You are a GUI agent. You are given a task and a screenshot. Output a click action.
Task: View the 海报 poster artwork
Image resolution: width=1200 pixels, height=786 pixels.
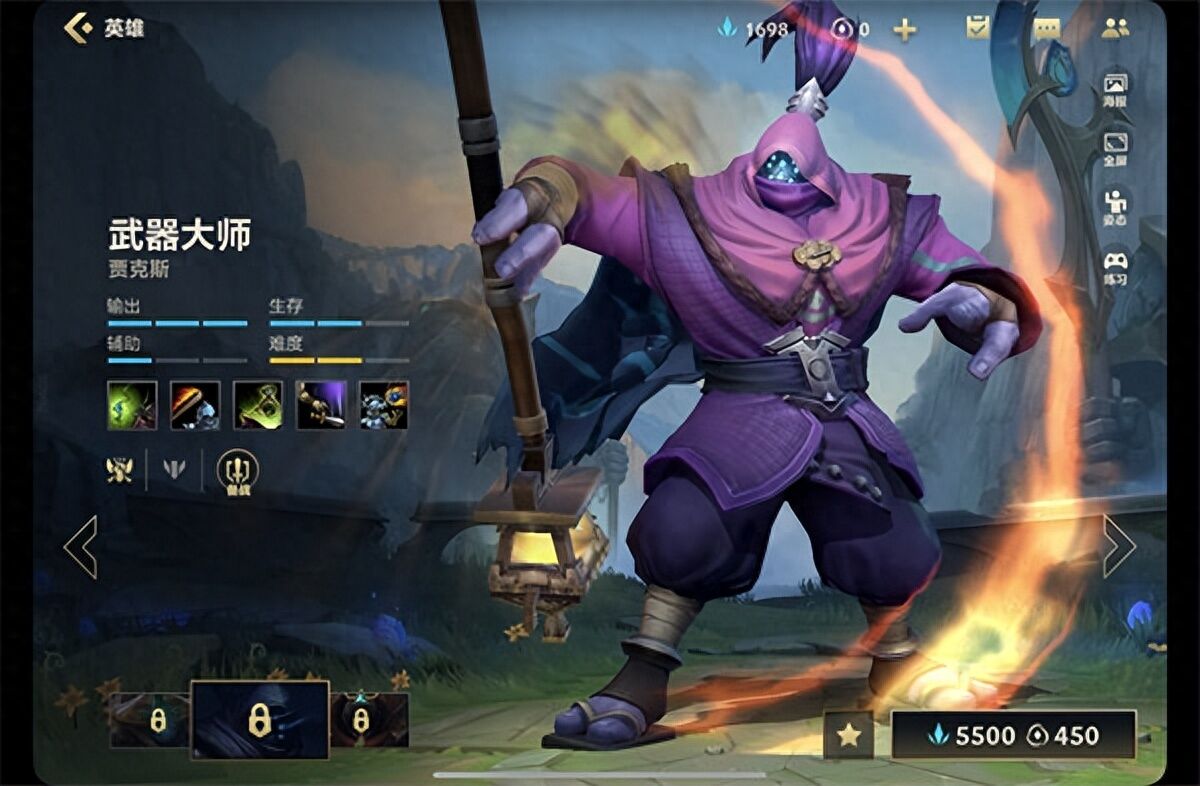[x=1115, y=89]
